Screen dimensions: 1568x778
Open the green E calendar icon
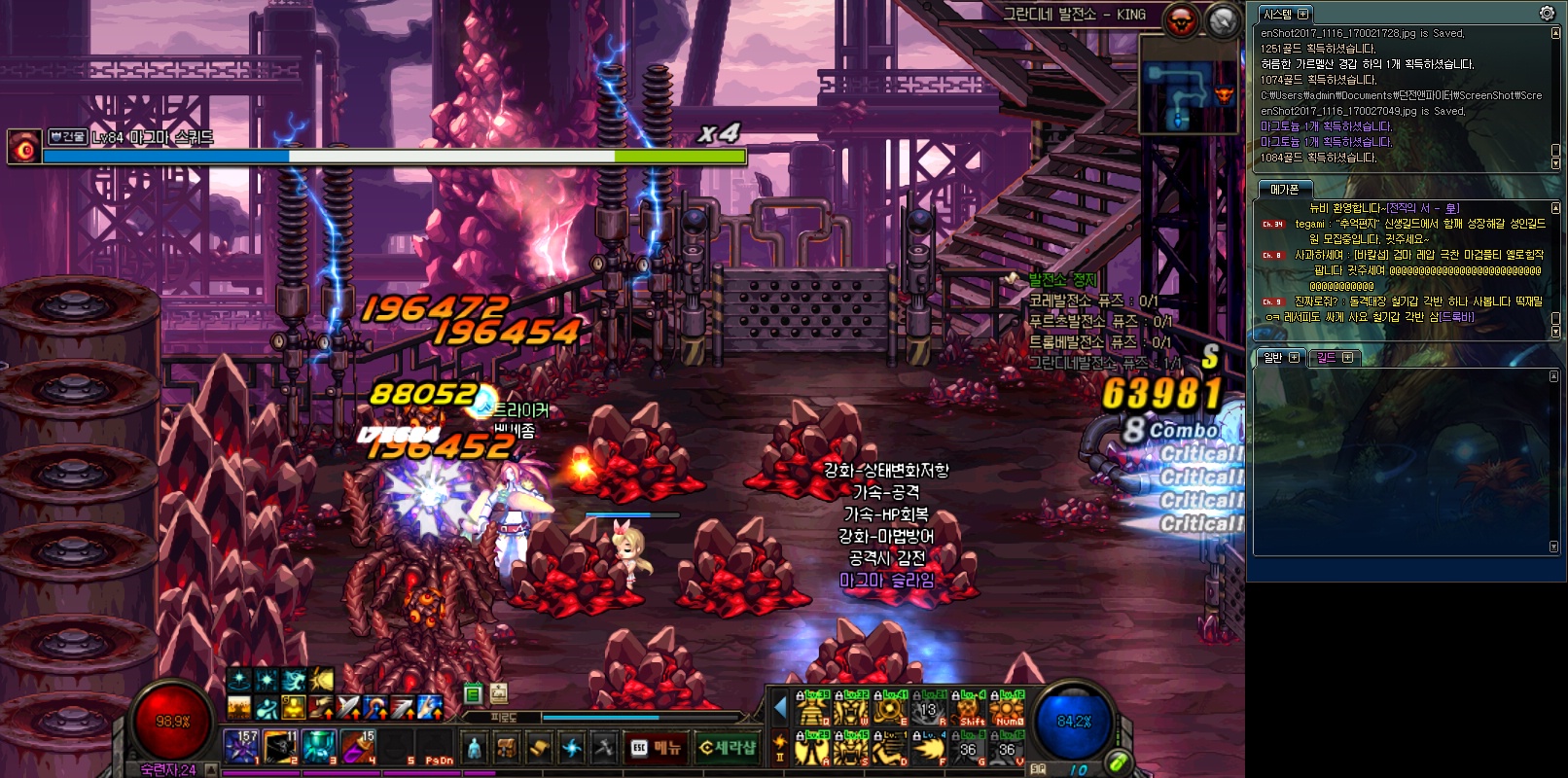[473, 693]
